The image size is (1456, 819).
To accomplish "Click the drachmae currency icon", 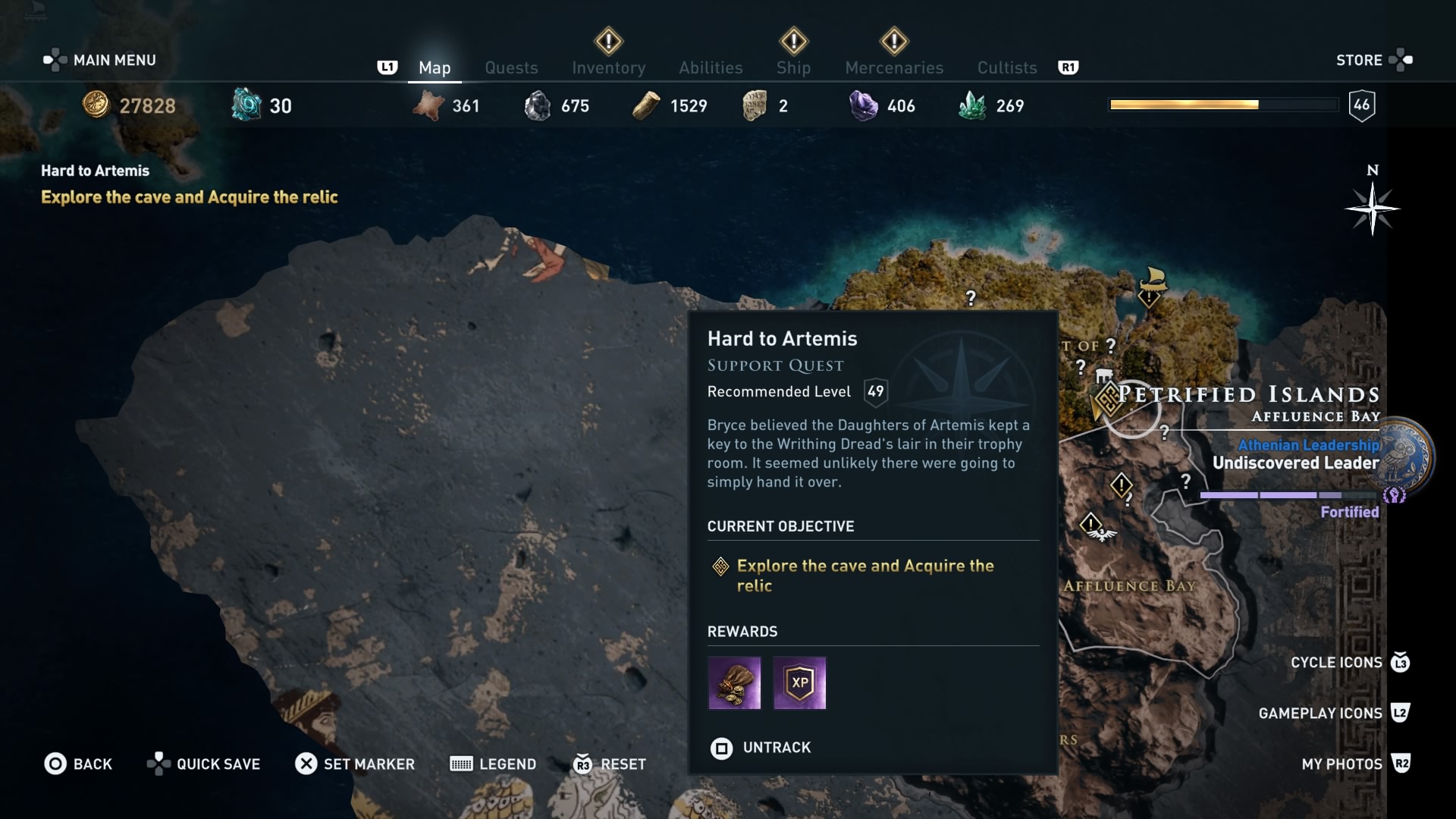I will pos(97,105).
